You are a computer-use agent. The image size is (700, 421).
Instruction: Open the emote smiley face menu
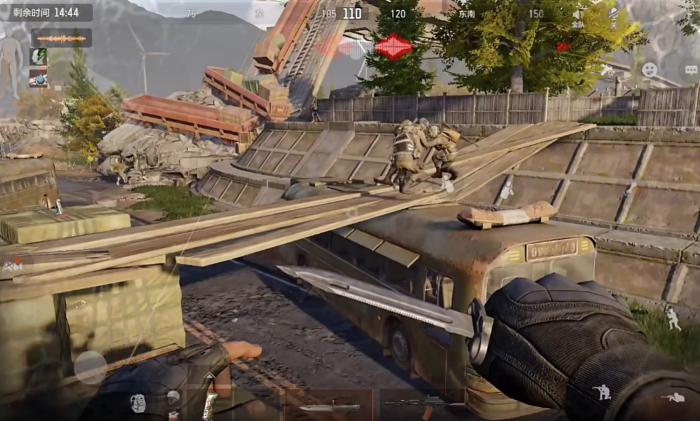pos(650,69)
